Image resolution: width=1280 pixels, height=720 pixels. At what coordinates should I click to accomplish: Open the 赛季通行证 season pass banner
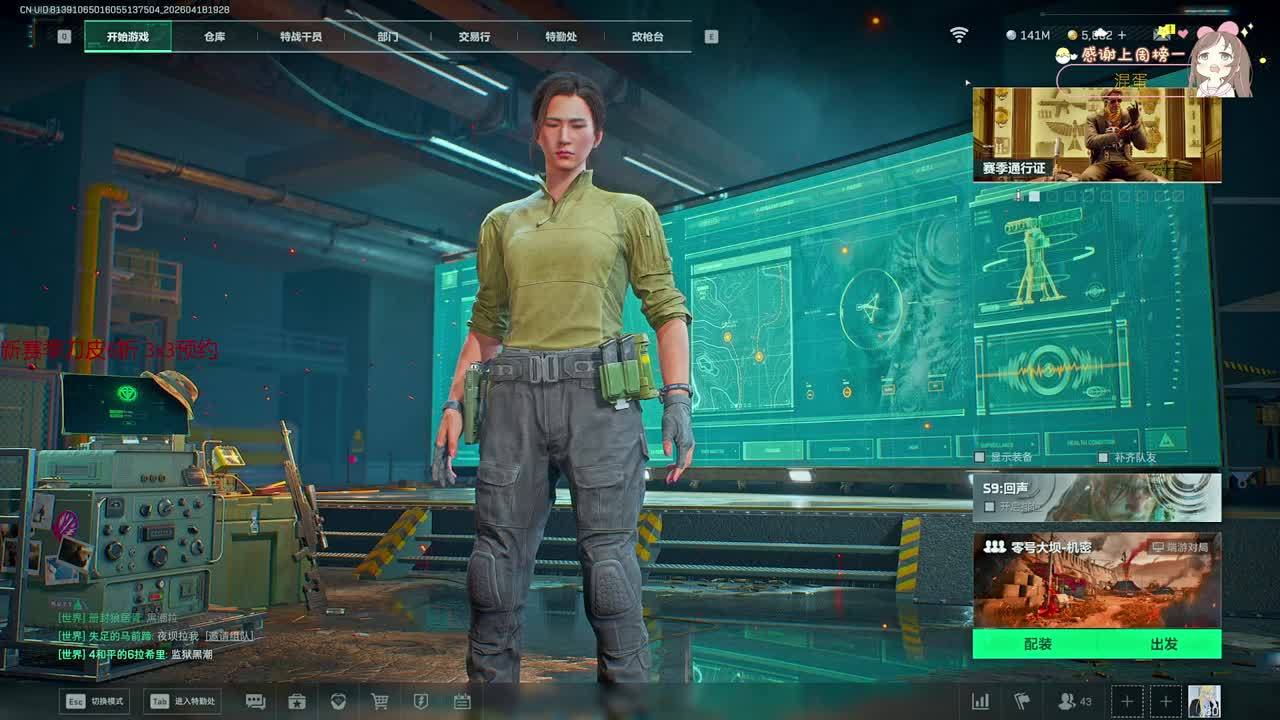pos(1096,135)
